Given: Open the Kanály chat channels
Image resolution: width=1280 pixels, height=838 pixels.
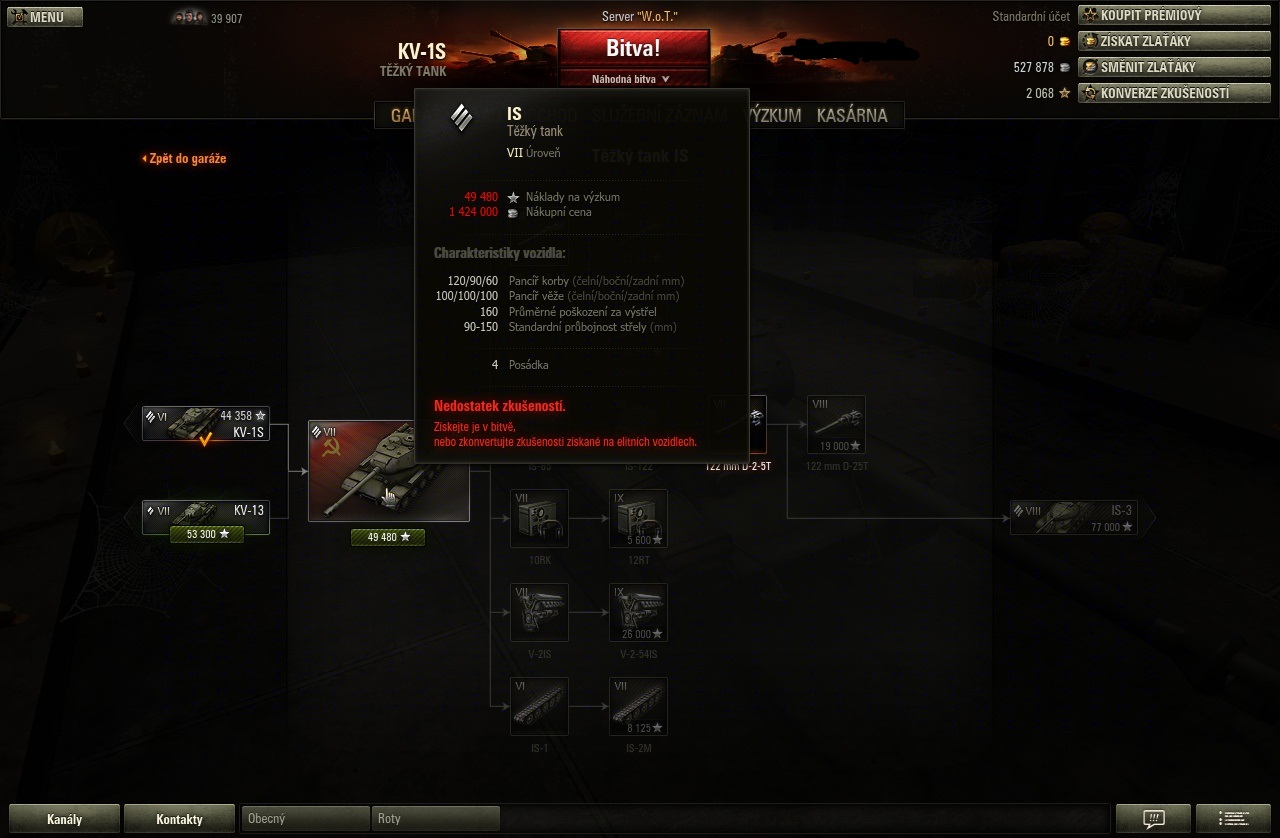Looking at the screenshot, I should pyautogui.click(x=64, y=819).
